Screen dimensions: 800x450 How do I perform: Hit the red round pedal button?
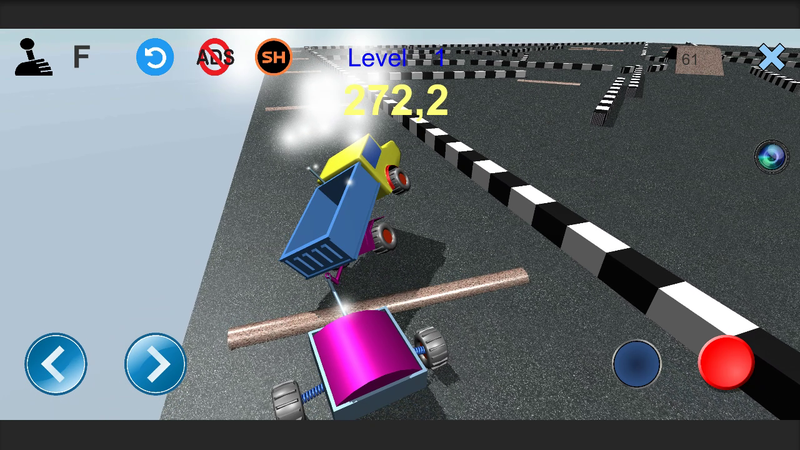tap(726, 362)
